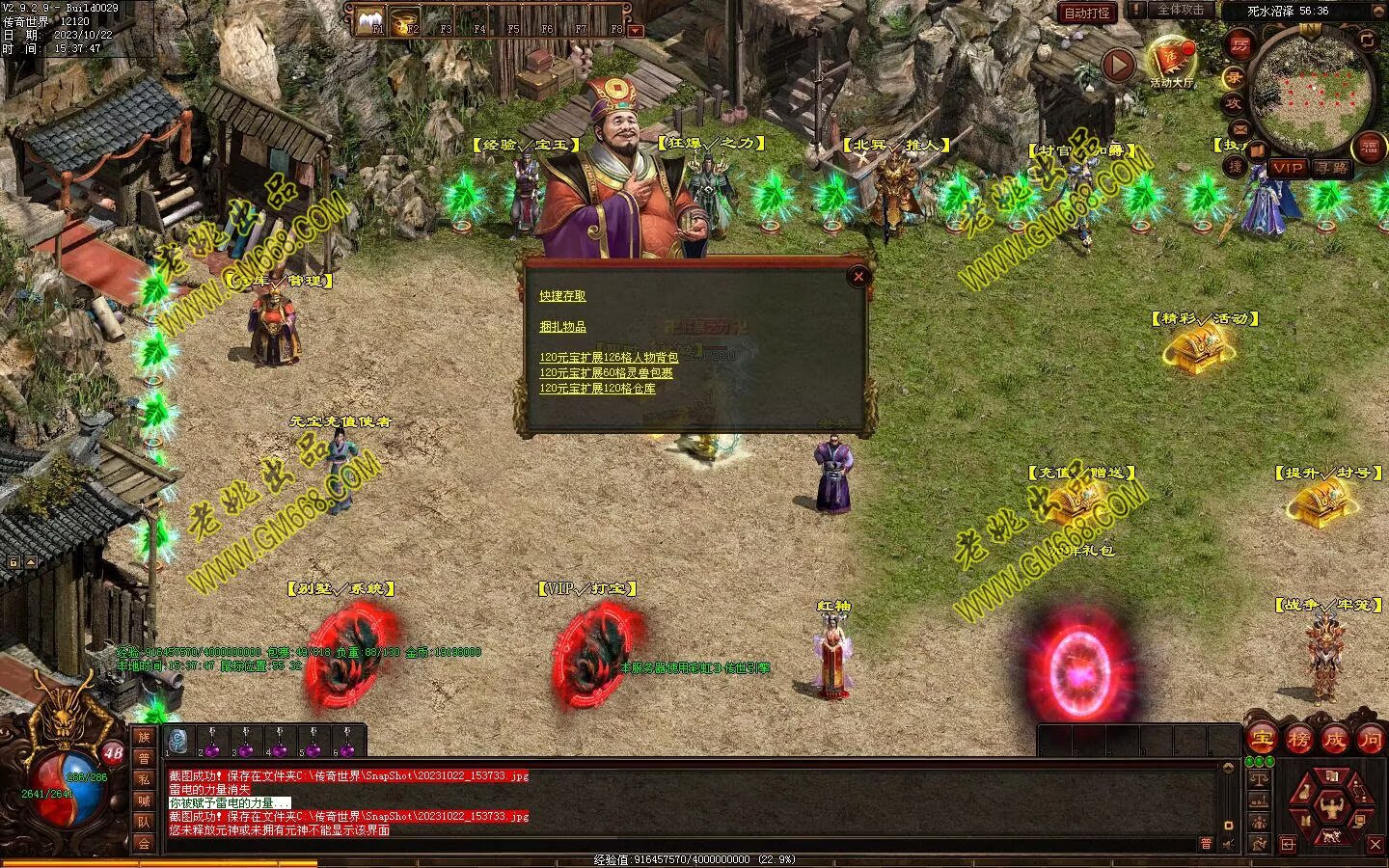This screenshot has height=868, width=1389.
Task: Choose the 快捷存取 dialogue option
Action: click(x=562, y=296)
